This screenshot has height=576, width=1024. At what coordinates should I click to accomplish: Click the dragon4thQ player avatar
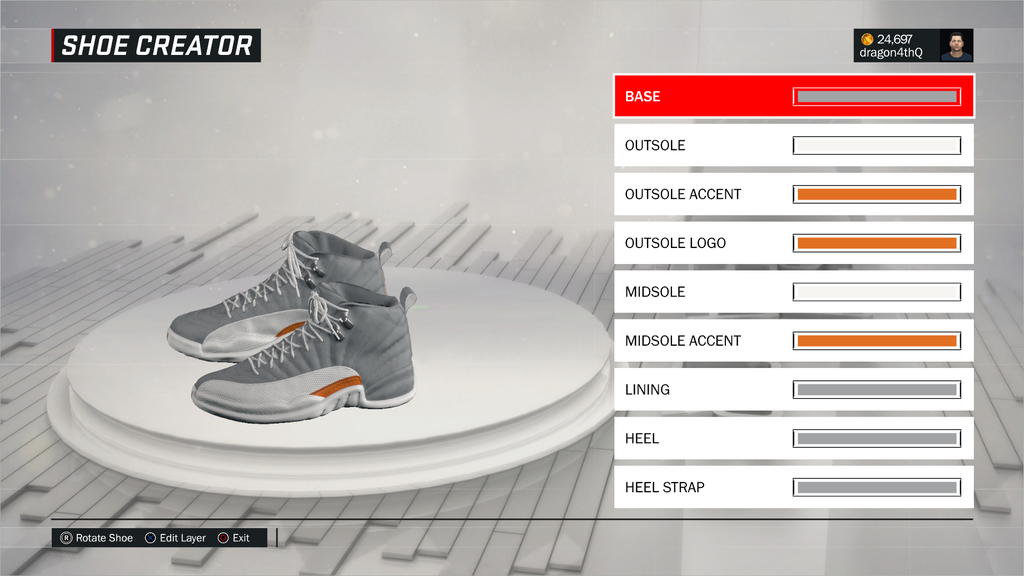coord(956,45)
